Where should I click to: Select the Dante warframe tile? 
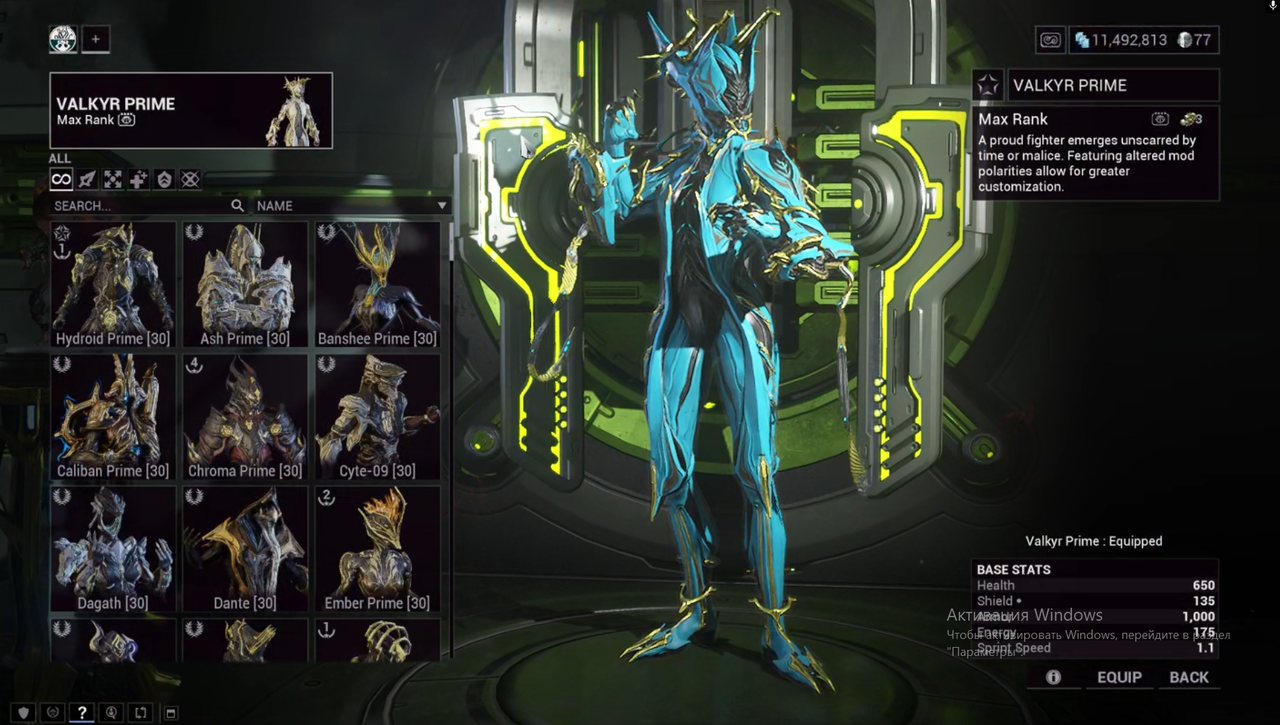[245, 549]
